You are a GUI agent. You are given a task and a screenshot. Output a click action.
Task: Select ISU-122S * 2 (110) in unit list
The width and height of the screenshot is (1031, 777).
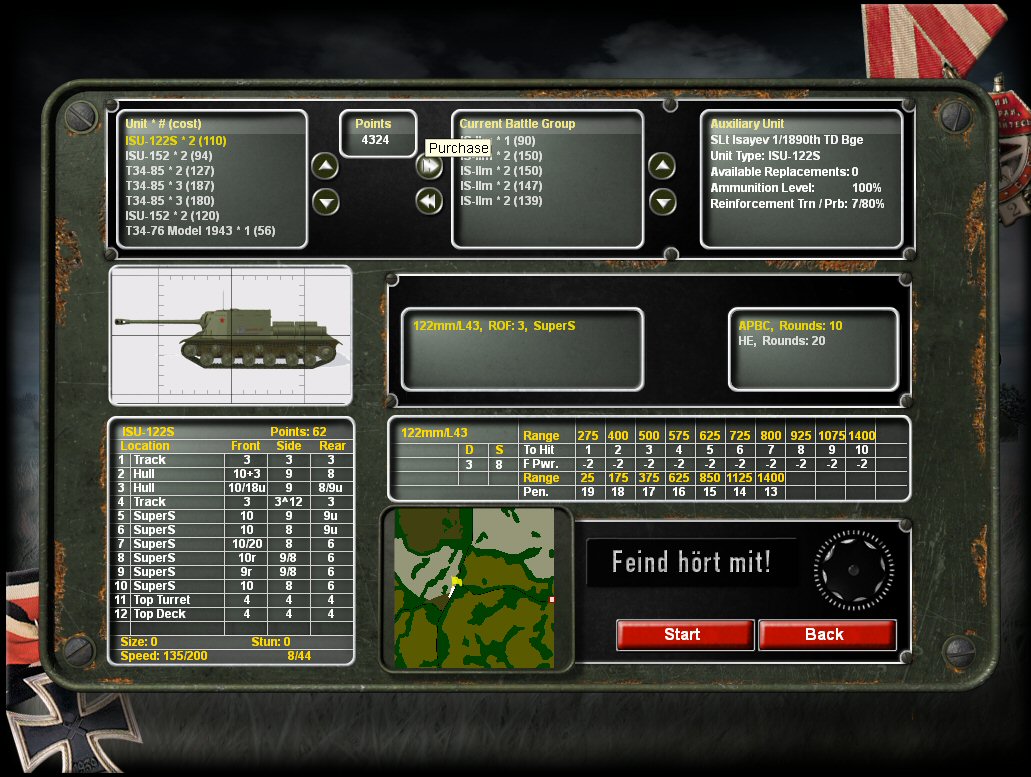point(175,141)
